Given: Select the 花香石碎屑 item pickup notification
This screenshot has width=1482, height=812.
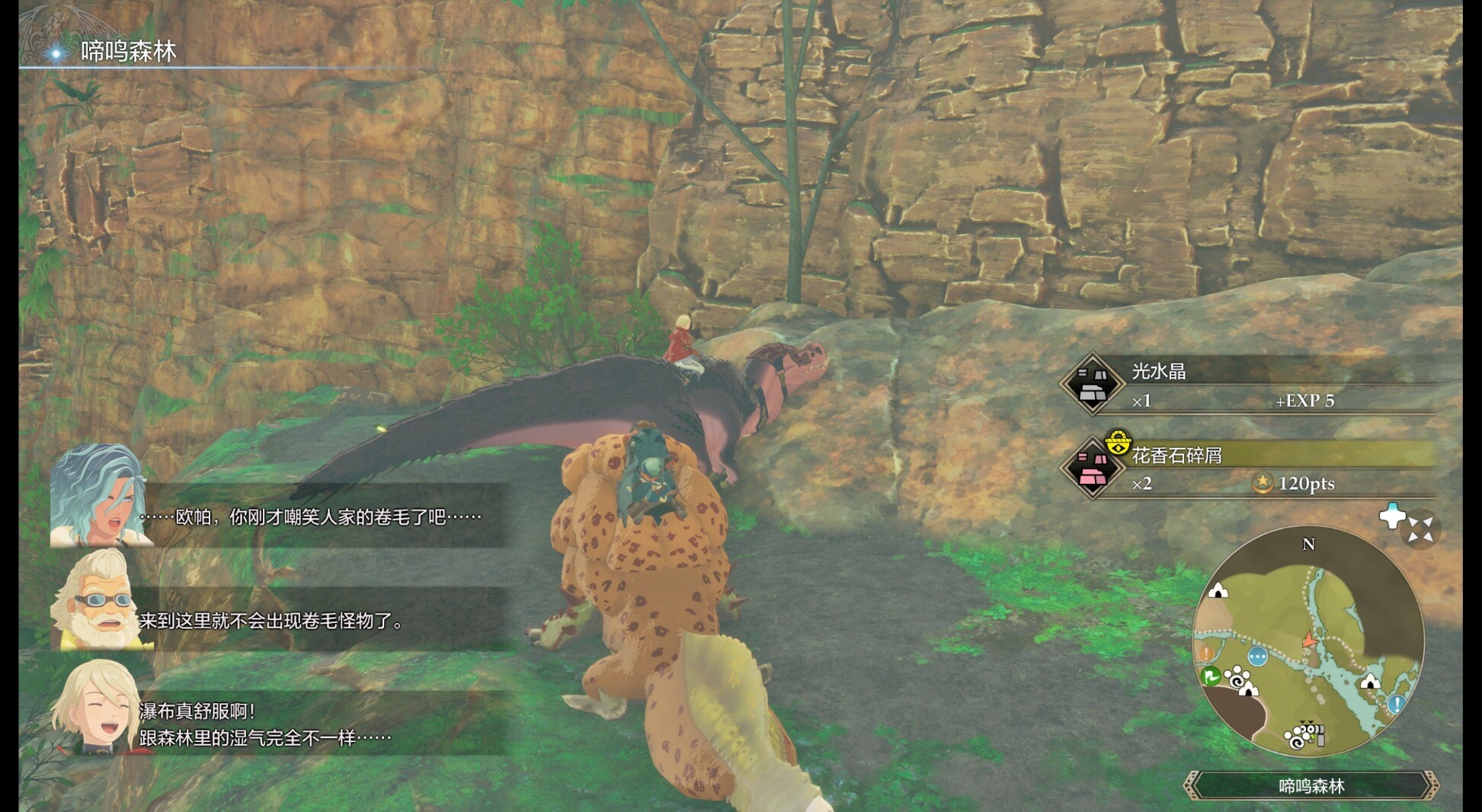Looking at the screenshot, I should click(1250, 468).
